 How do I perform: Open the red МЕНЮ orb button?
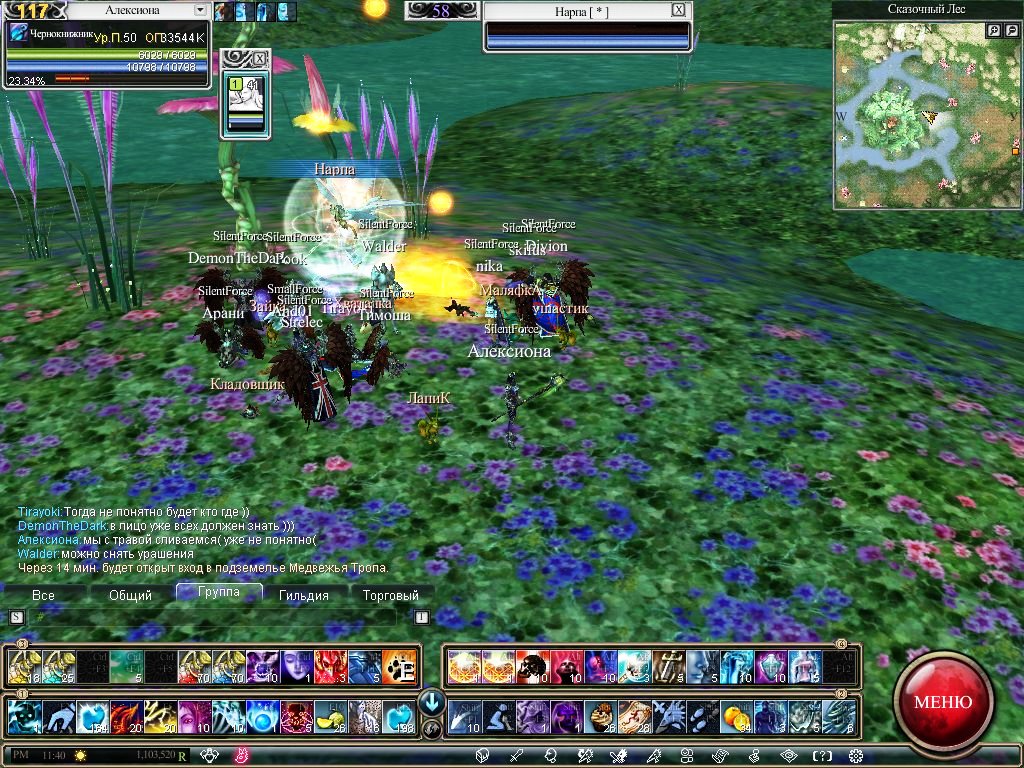[x=942, y=701]
